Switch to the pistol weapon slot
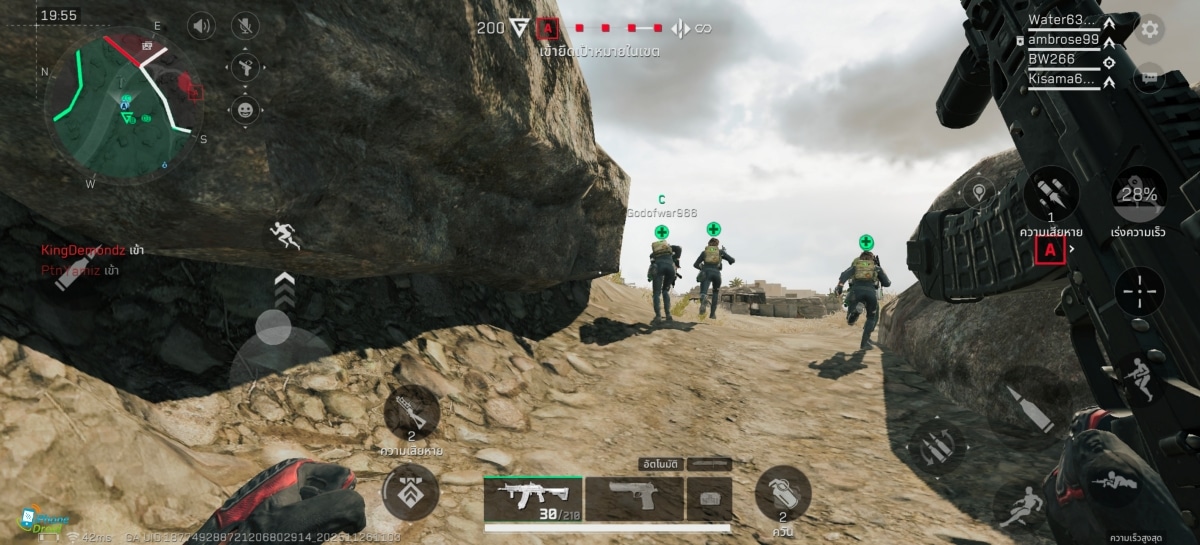Screen dimensions: 1200x545 coord(634,497)
